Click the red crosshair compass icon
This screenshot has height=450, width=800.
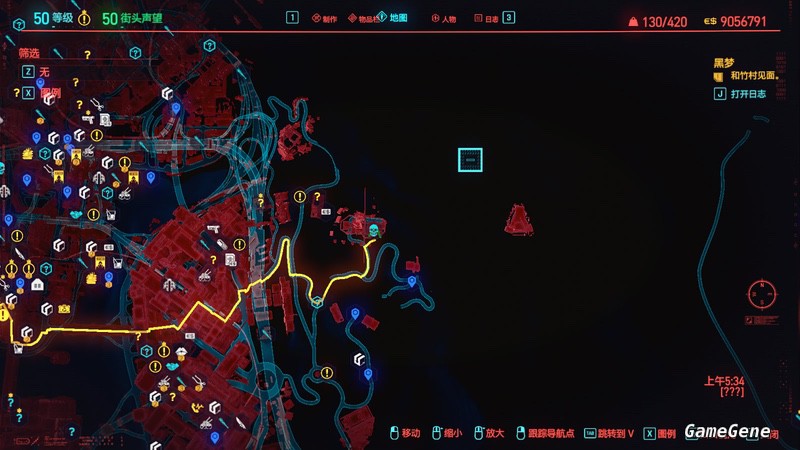coord(762,294)
